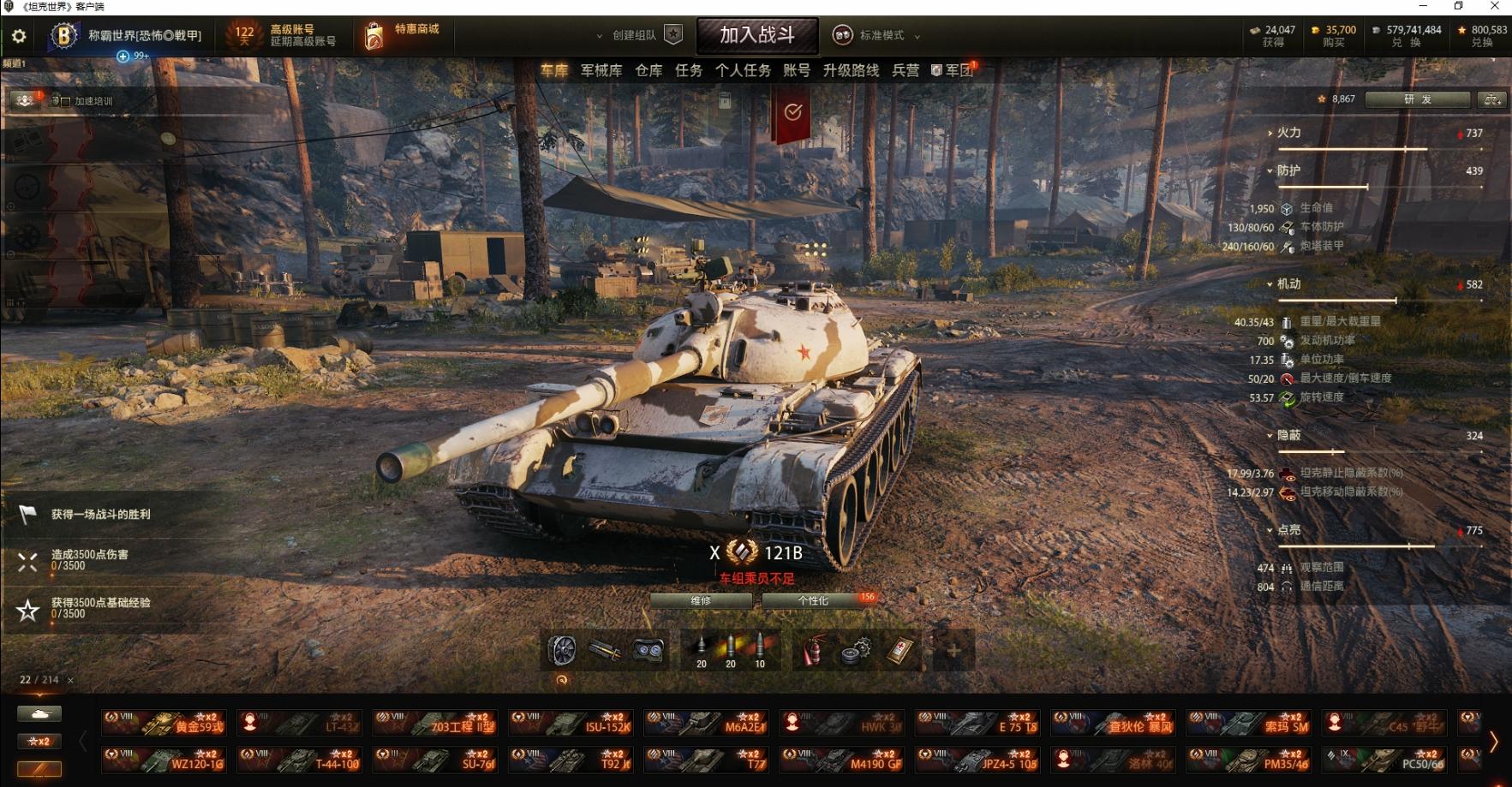Open the 个性化 customization button

tap(813, 601)
